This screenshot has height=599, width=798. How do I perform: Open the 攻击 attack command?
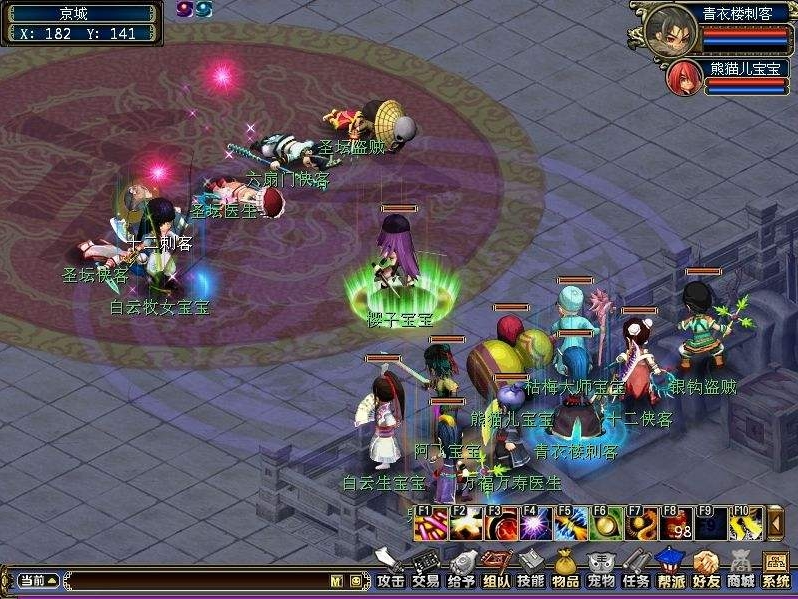coord(390,570)
